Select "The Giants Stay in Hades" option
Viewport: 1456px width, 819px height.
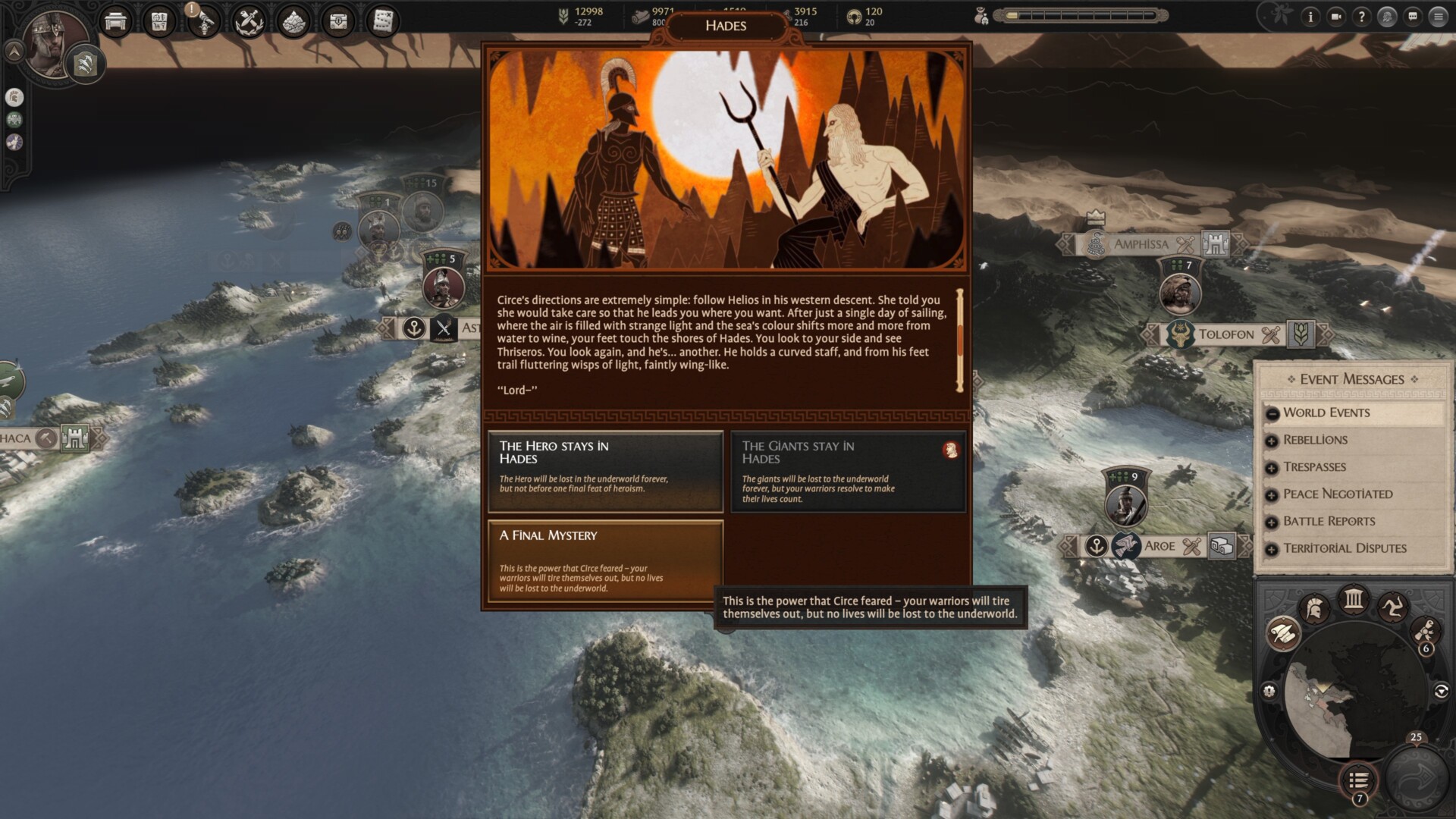click(x=847, y=470)
